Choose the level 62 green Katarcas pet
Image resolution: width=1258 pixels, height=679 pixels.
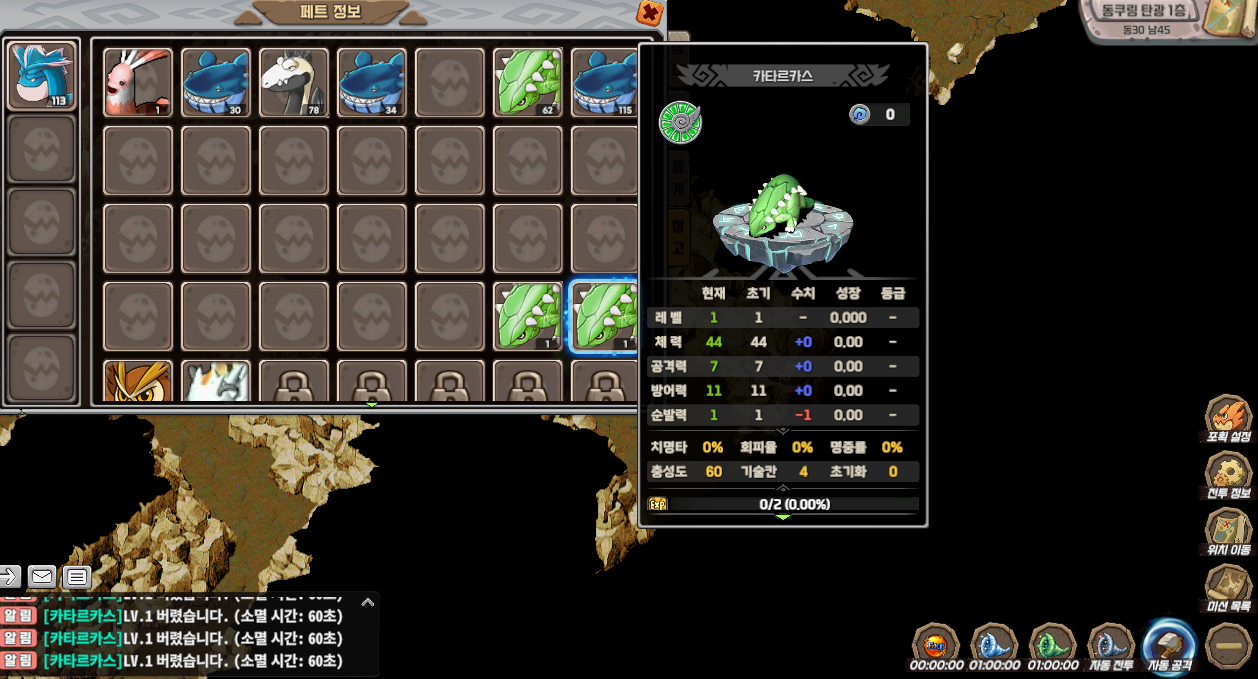point(528,82)
